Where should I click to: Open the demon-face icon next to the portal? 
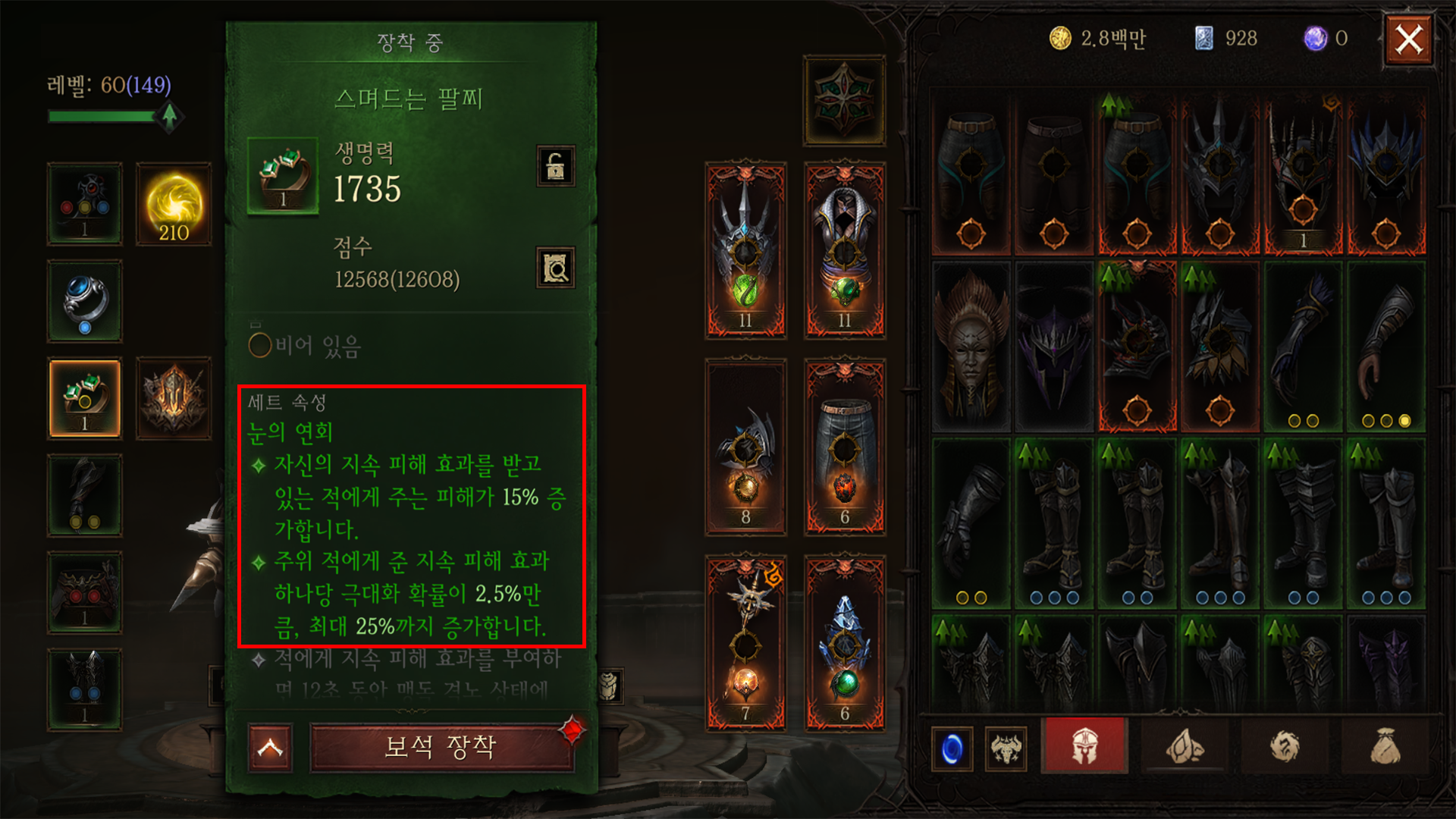click(x=1006, y=749)
